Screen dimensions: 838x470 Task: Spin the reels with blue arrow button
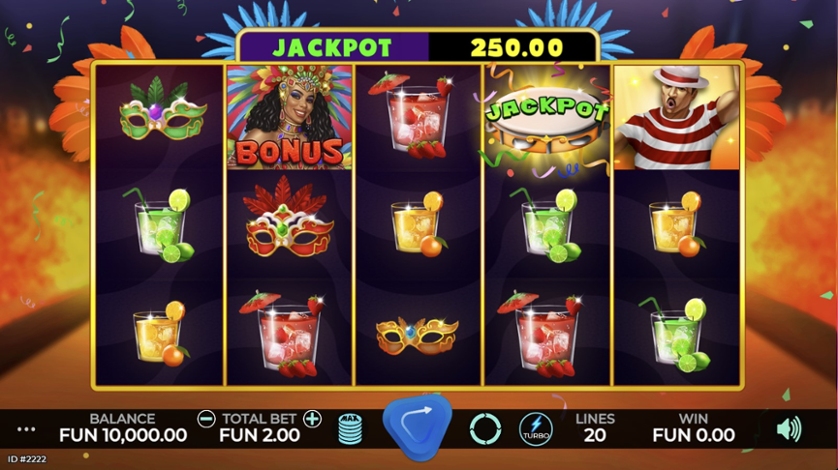[416, 426]
